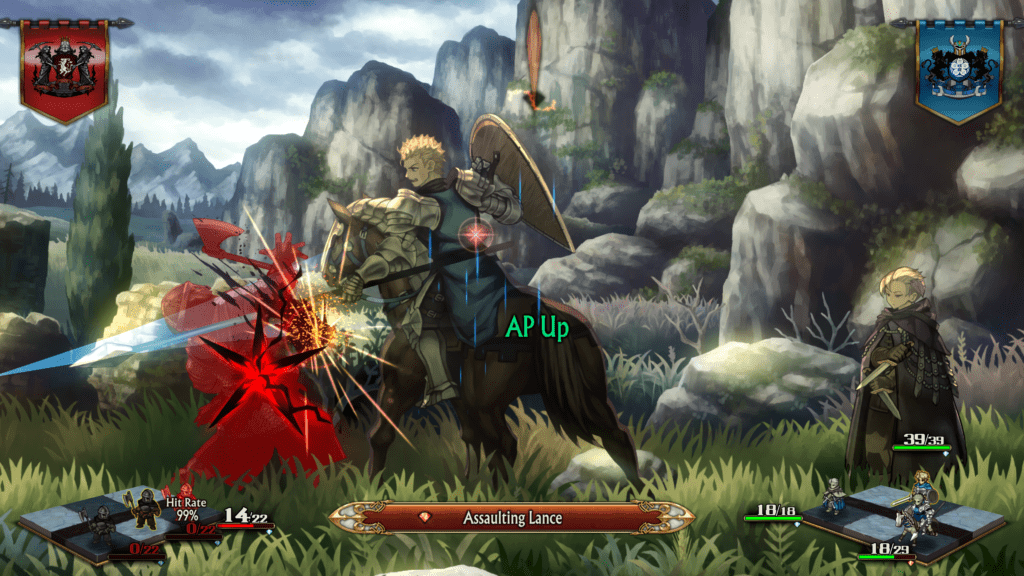Viewport: 1024px width, 576px height.
Task: Click the blue allied faction banner
Action: tap(959, 66)
